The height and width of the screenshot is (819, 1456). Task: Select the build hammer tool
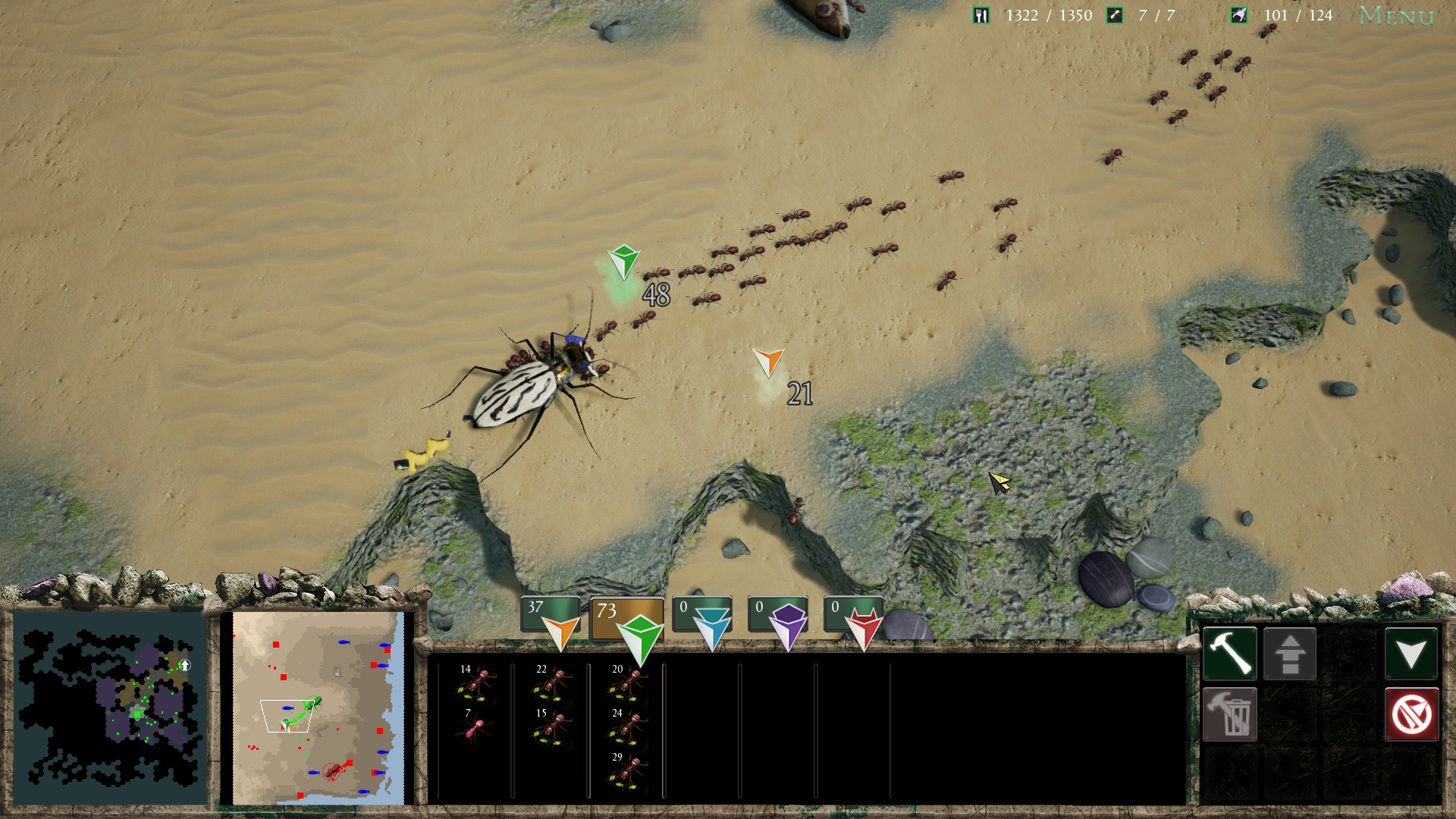[x=1230, y=654]
